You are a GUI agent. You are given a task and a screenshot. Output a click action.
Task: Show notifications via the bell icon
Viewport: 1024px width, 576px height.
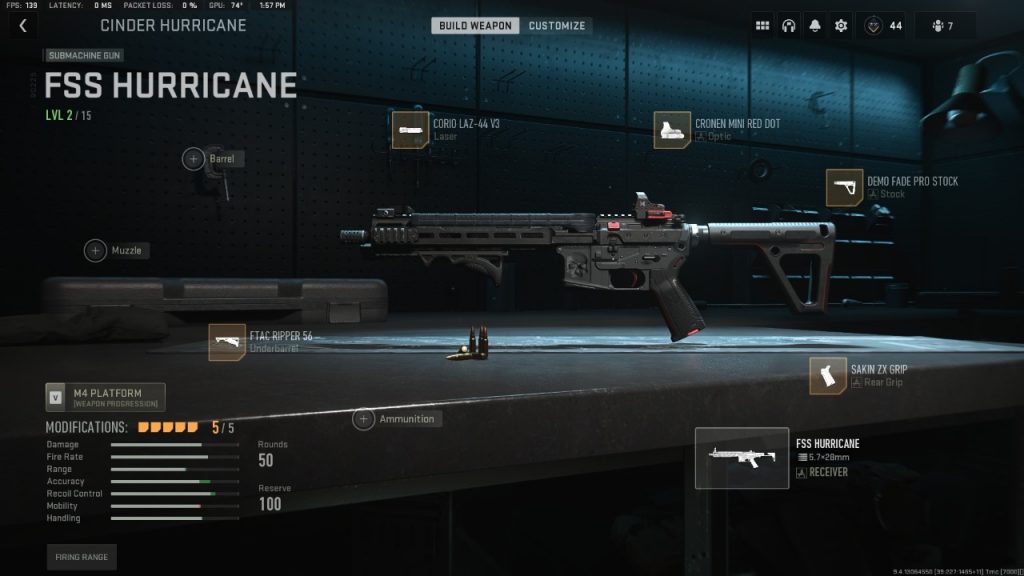815,26
